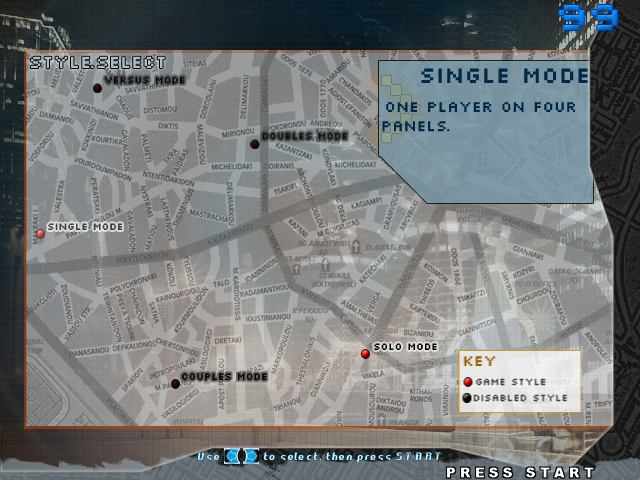The height and width of the screenshot is (480, 640).
Task: Pick the Versus Mode style
Action: [98, 88]
